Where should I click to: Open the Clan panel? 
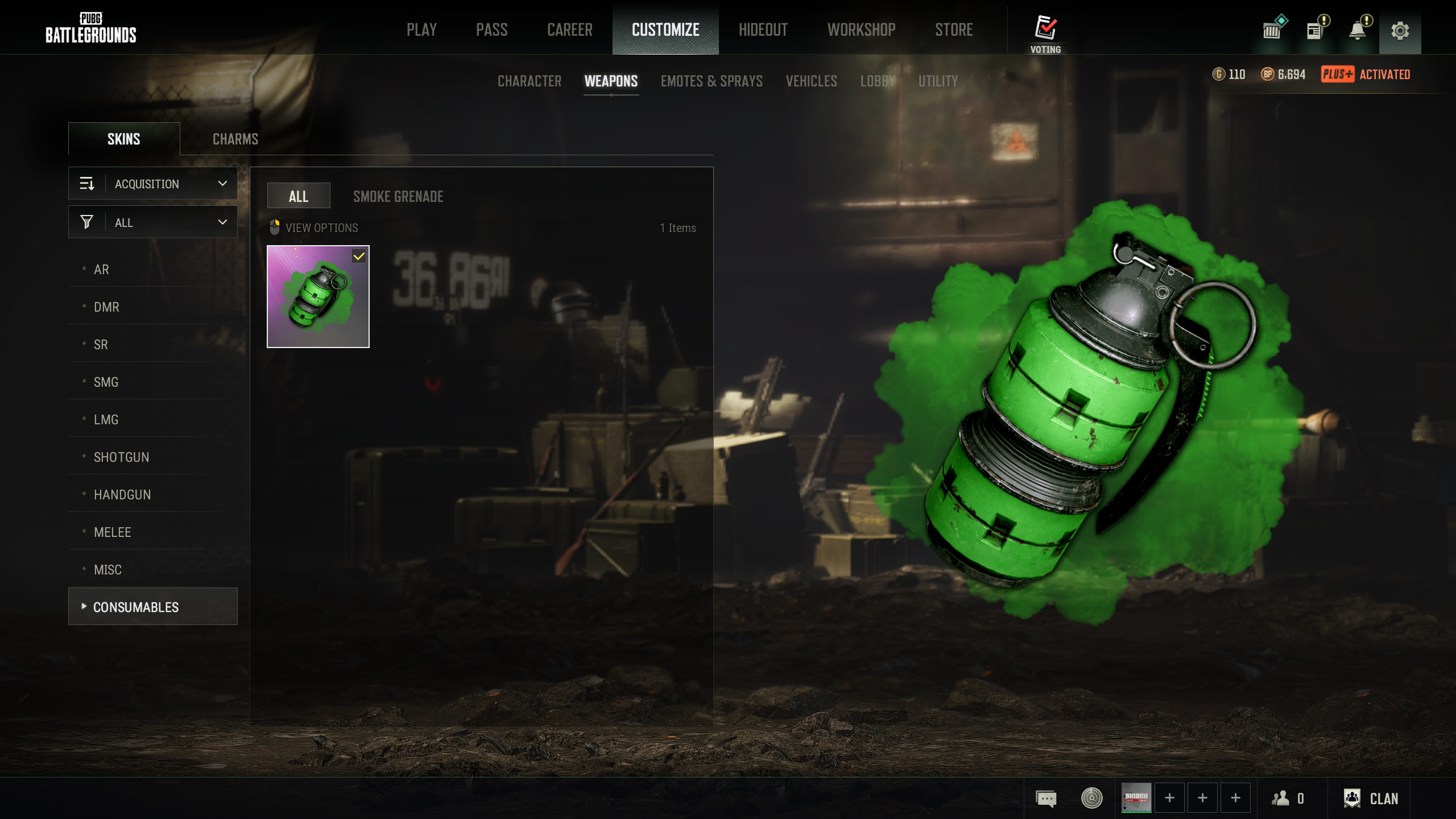(x=1371, y=799)
